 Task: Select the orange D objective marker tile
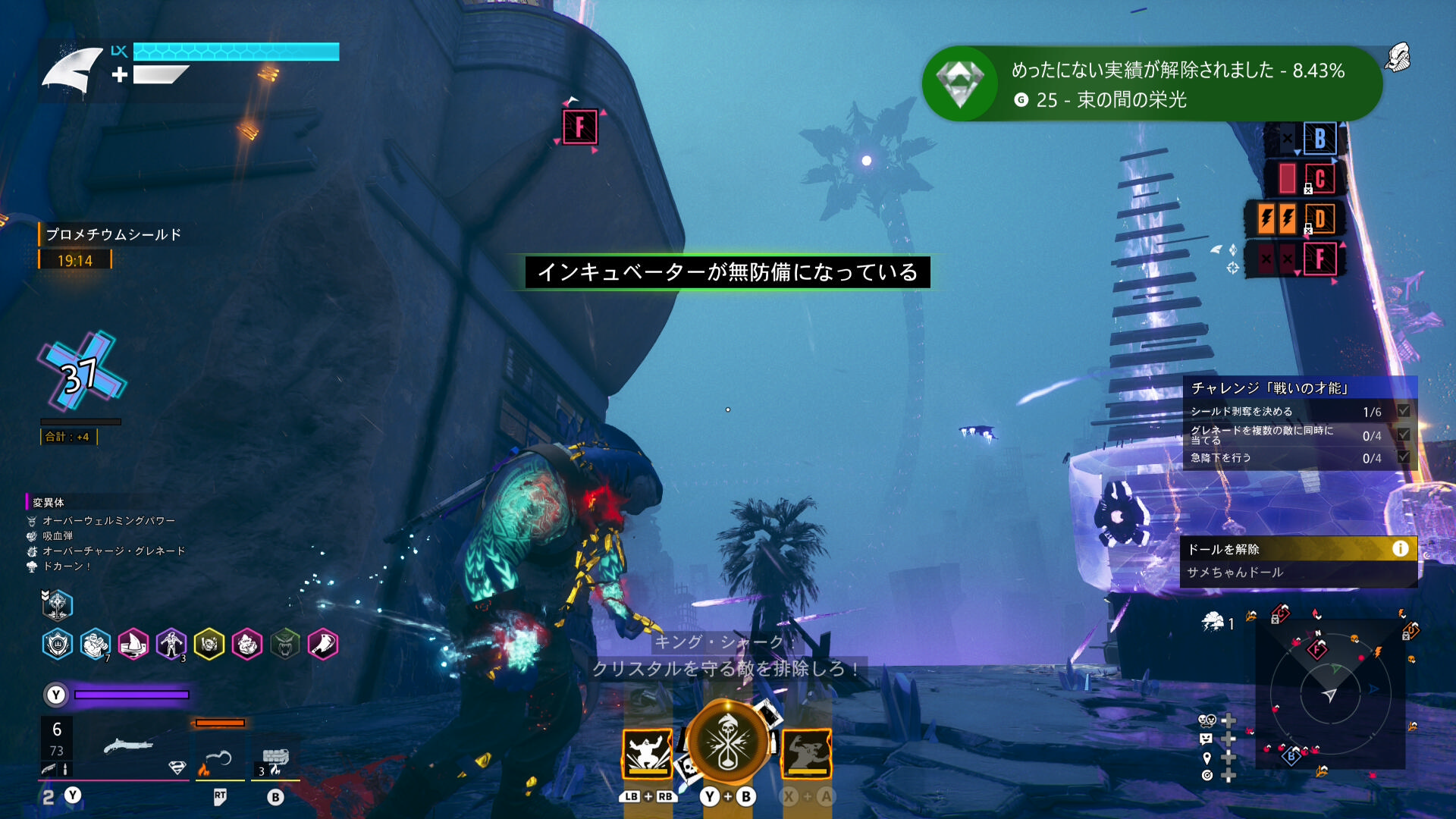pos(1319,219)
